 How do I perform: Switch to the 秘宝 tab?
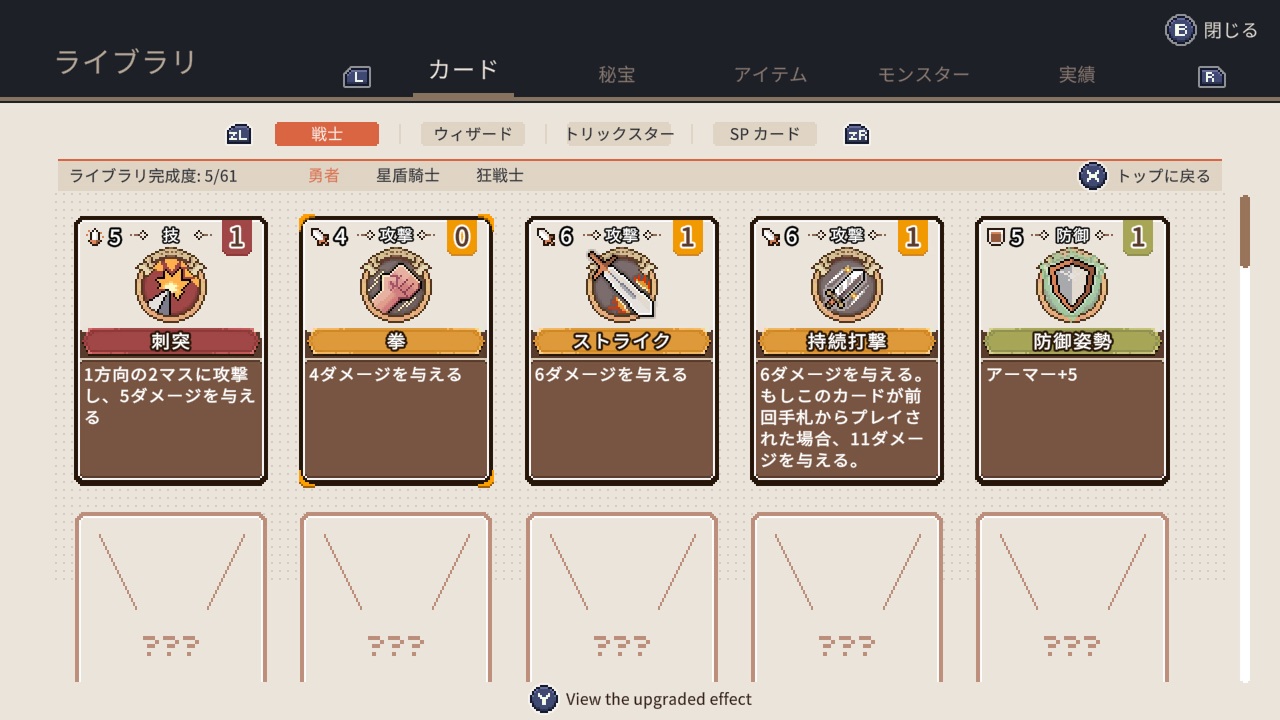coord(616,73)
